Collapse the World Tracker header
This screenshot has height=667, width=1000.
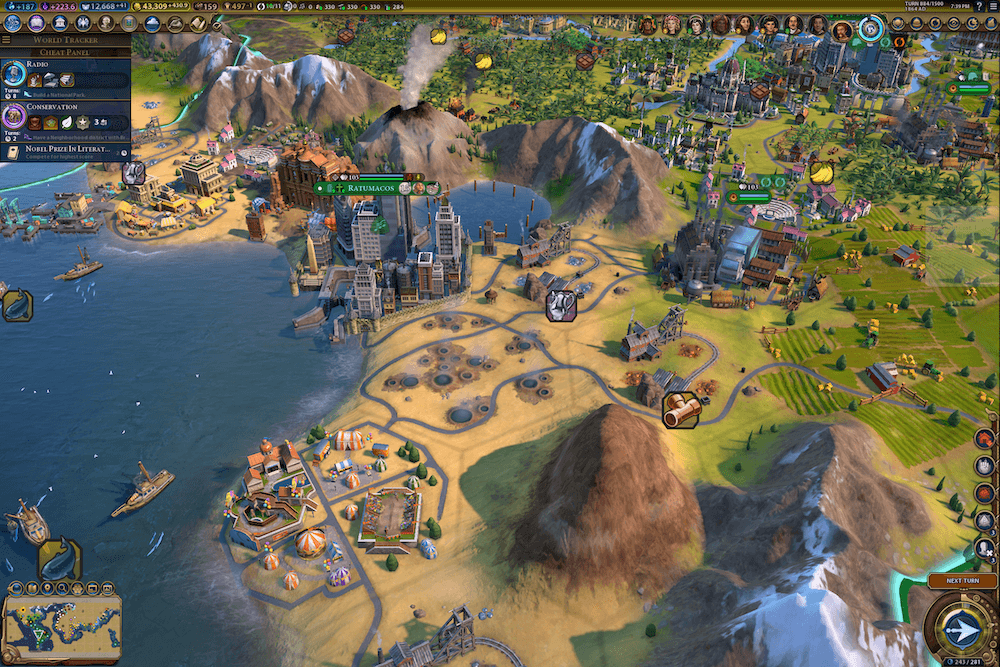pos(66,40)
